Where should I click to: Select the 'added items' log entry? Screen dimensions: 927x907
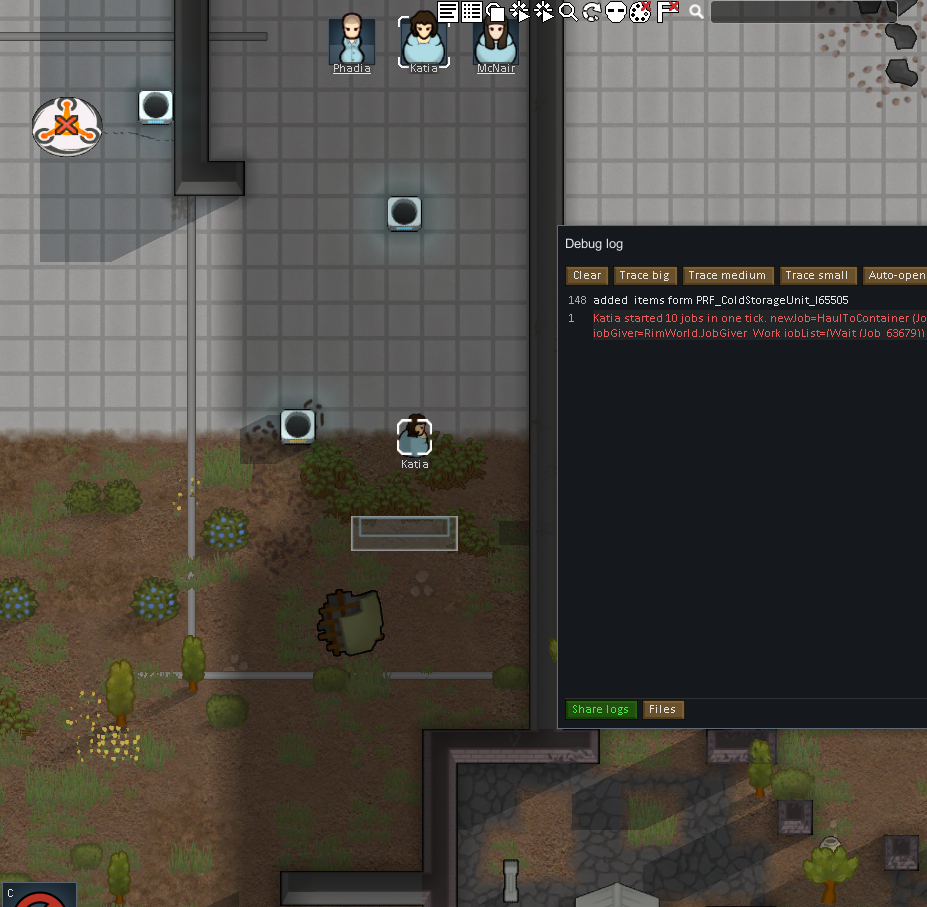[720, 300]
